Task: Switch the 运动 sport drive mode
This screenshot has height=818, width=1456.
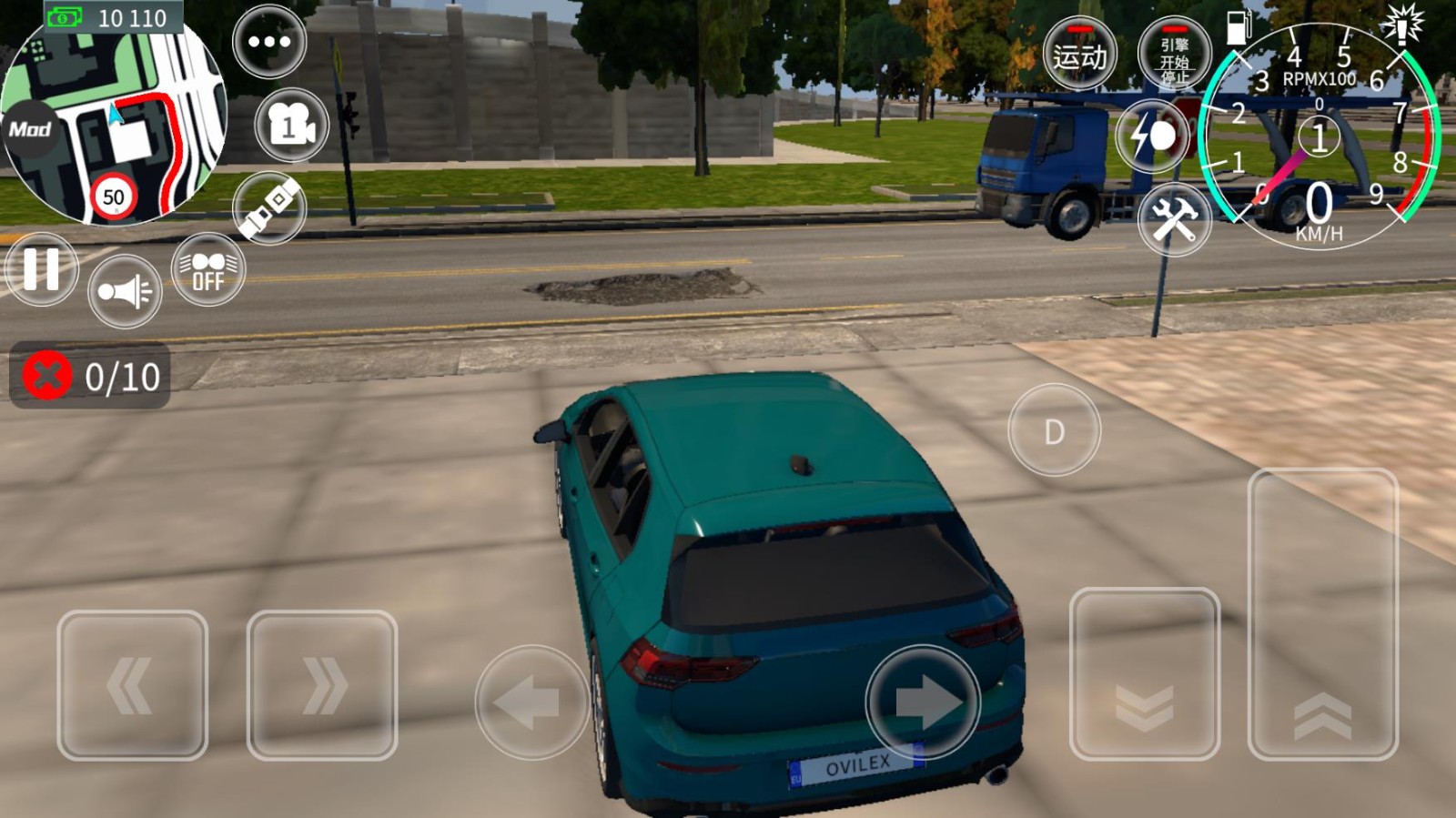Action: [1080, 55]
